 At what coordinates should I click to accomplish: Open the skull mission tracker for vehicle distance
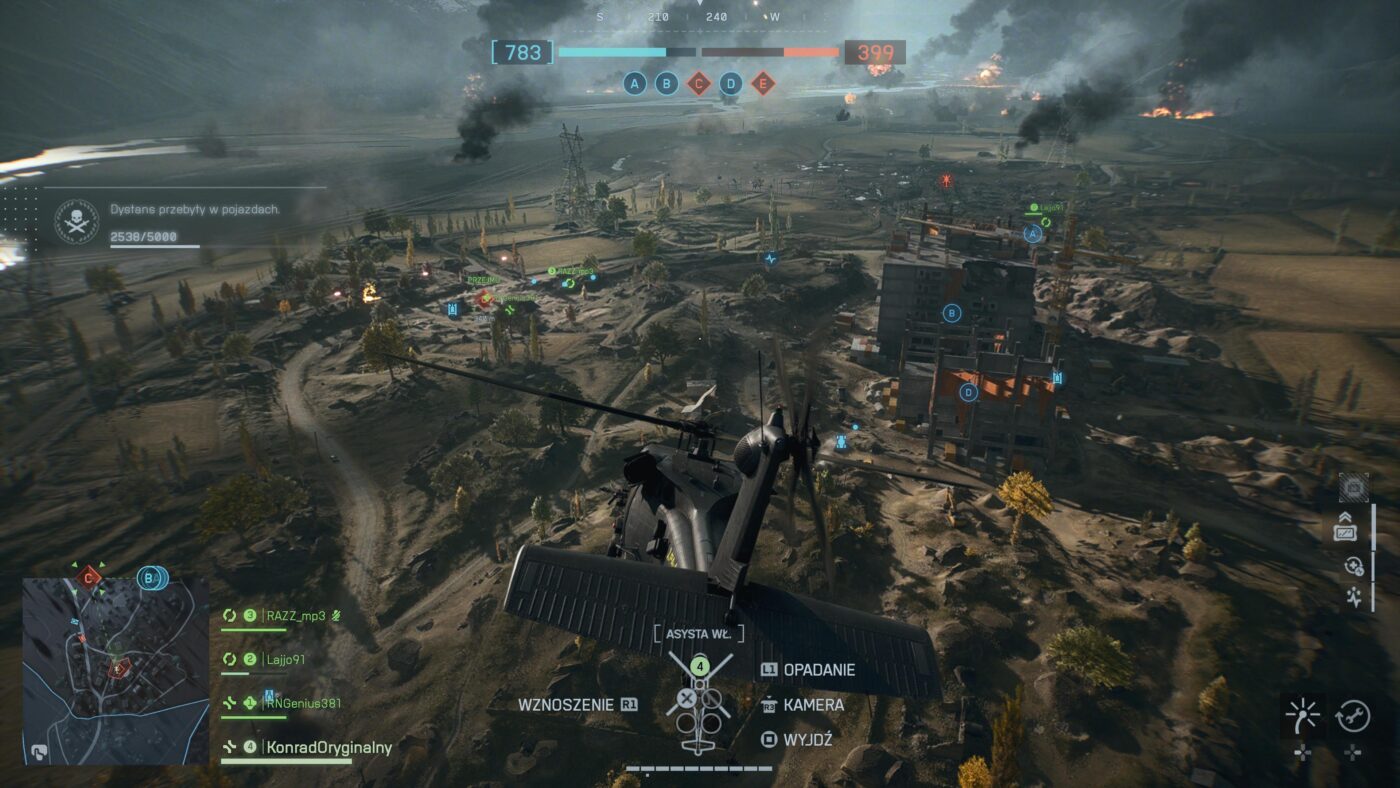(76, 219)
